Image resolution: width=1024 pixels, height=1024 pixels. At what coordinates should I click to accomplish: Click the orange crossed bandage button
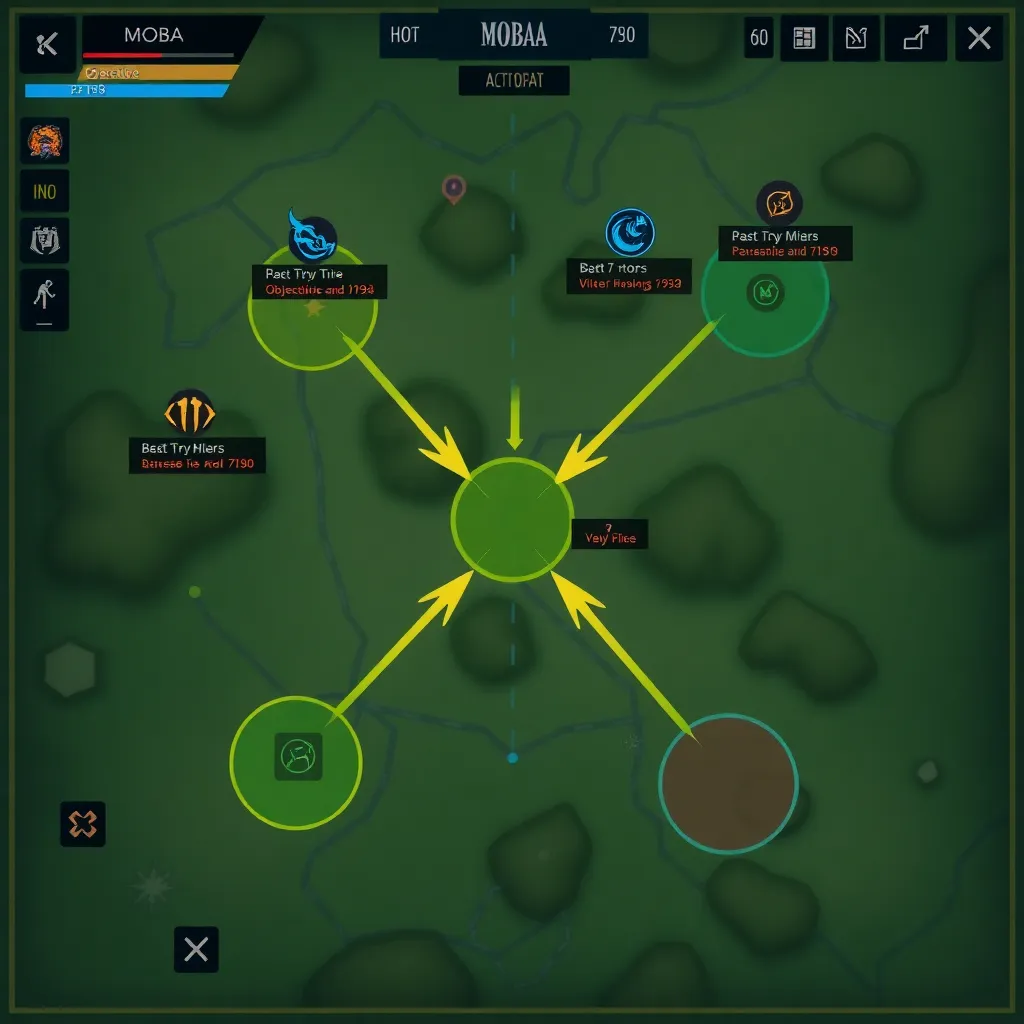tap(83, 824)
